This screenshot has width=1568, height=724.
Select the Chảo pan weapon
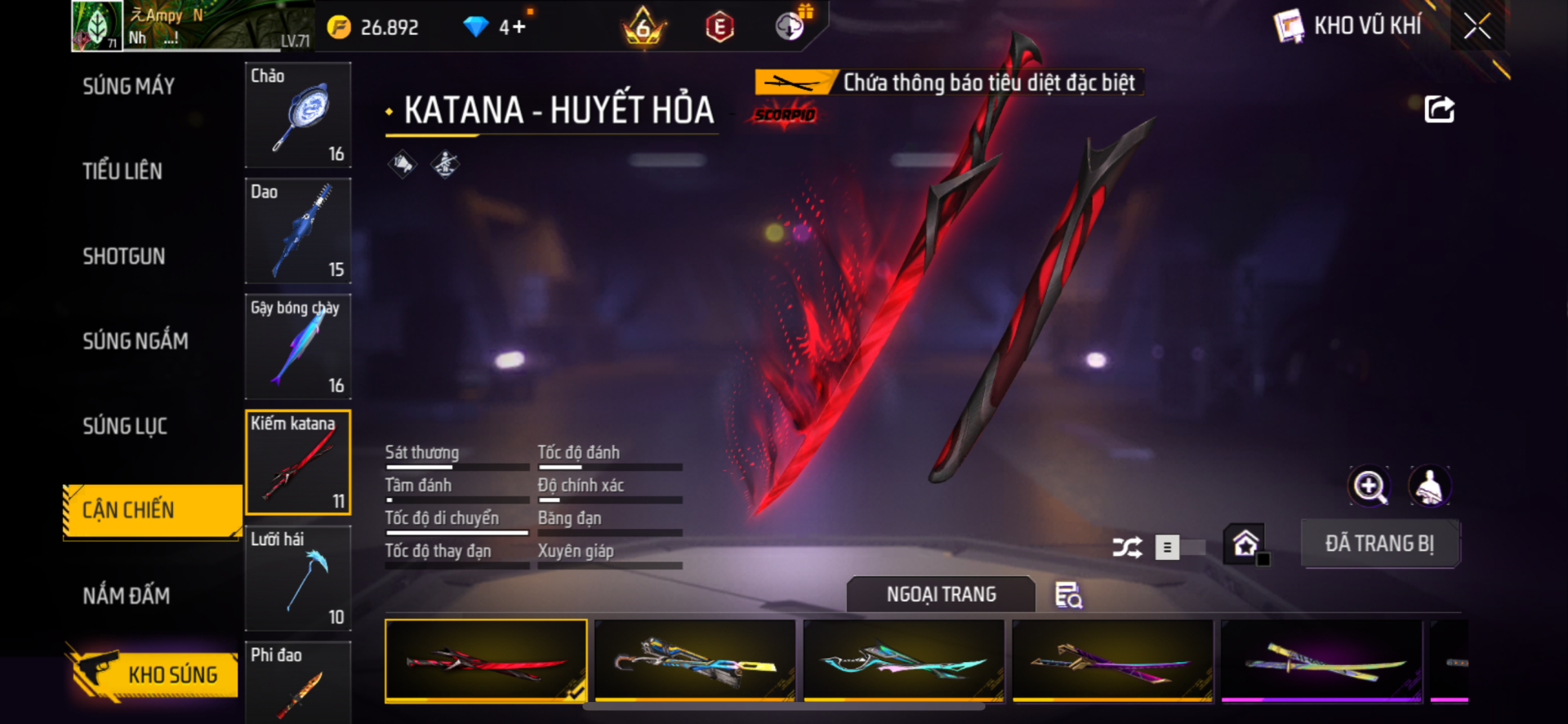point(298,115)
